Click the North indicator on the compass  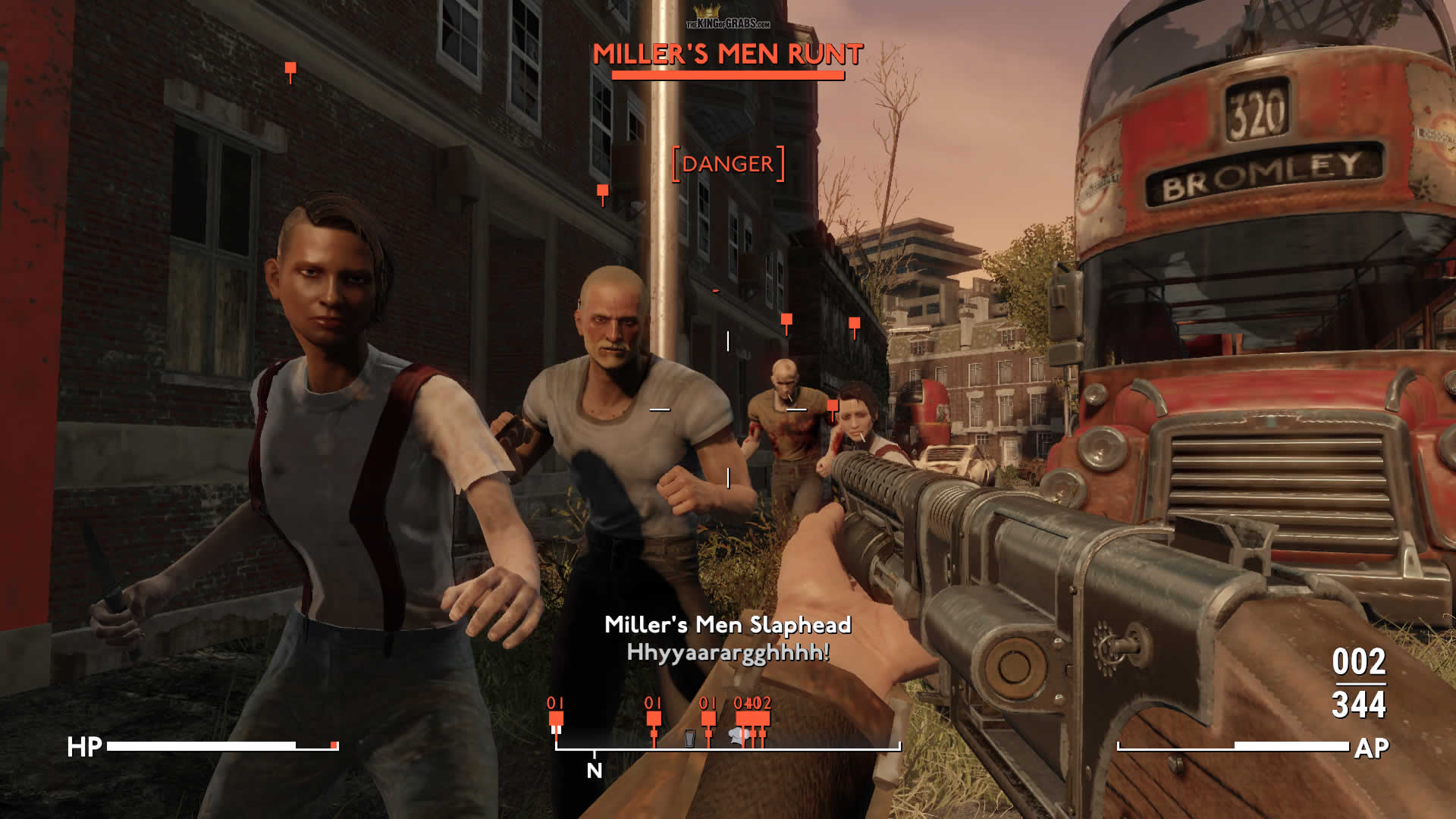point(595,770)
